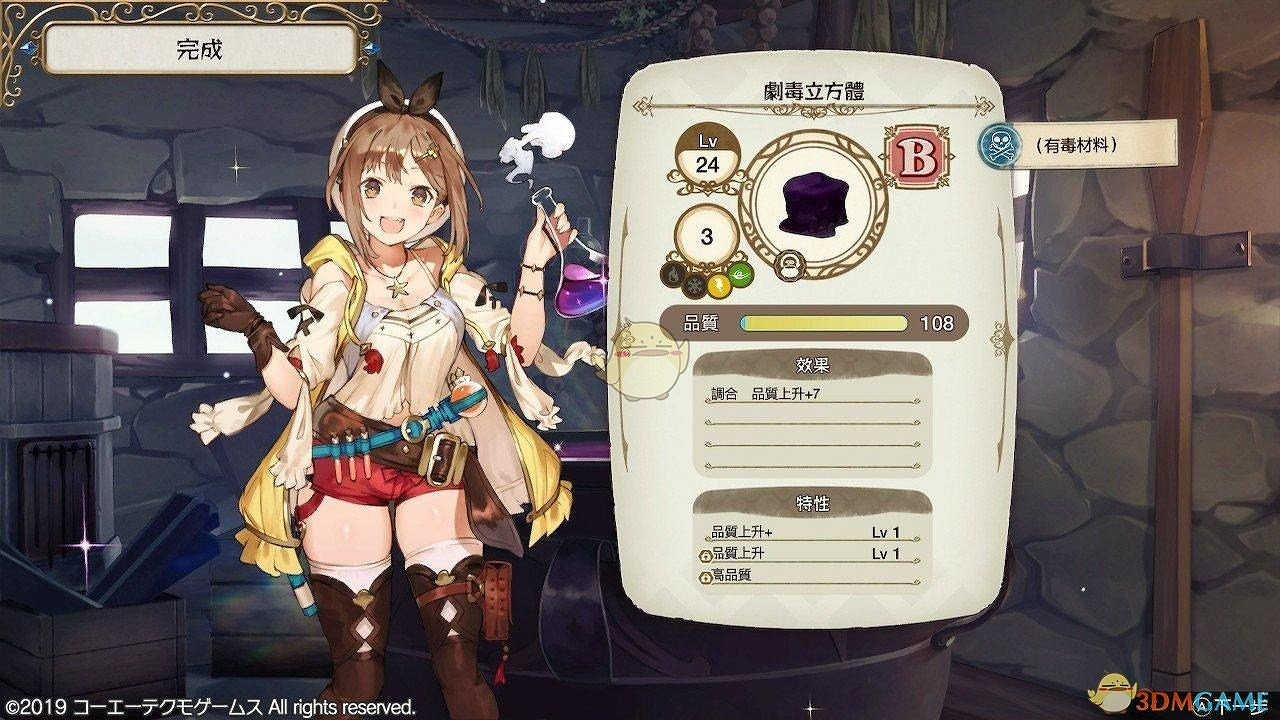Click the hexagon icon beside 高品質 trait
1280x720 pixels.
tap(705, 577)
